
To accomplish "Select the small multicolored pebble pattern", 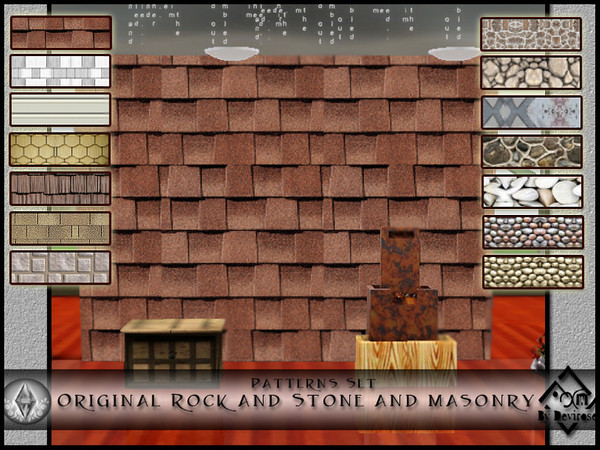I will coord(531,232).
